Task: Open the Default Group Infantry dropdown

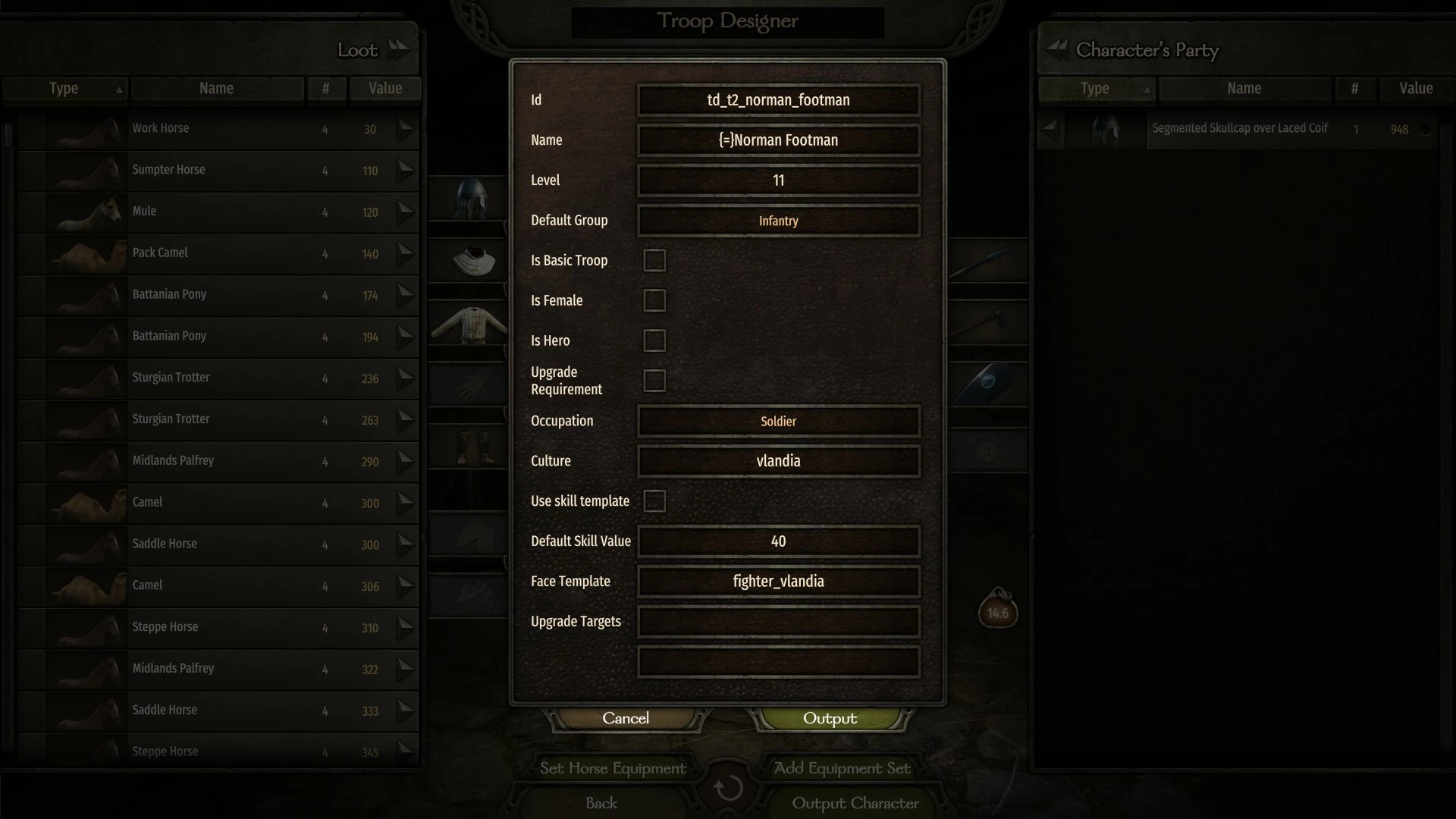Action: pyautogui.click(x=778, y=221)
